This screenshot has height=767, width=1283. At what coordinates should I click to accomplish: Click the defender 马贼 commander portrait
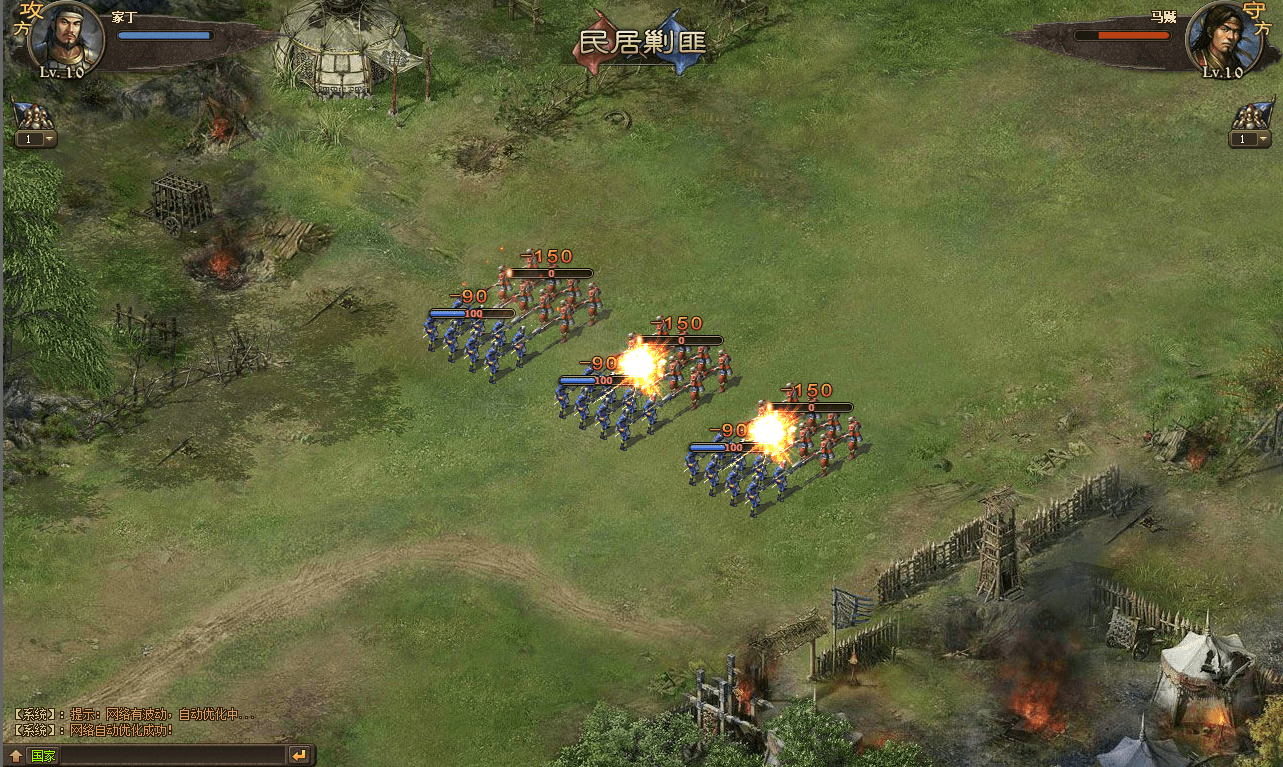pos(1217,36)
